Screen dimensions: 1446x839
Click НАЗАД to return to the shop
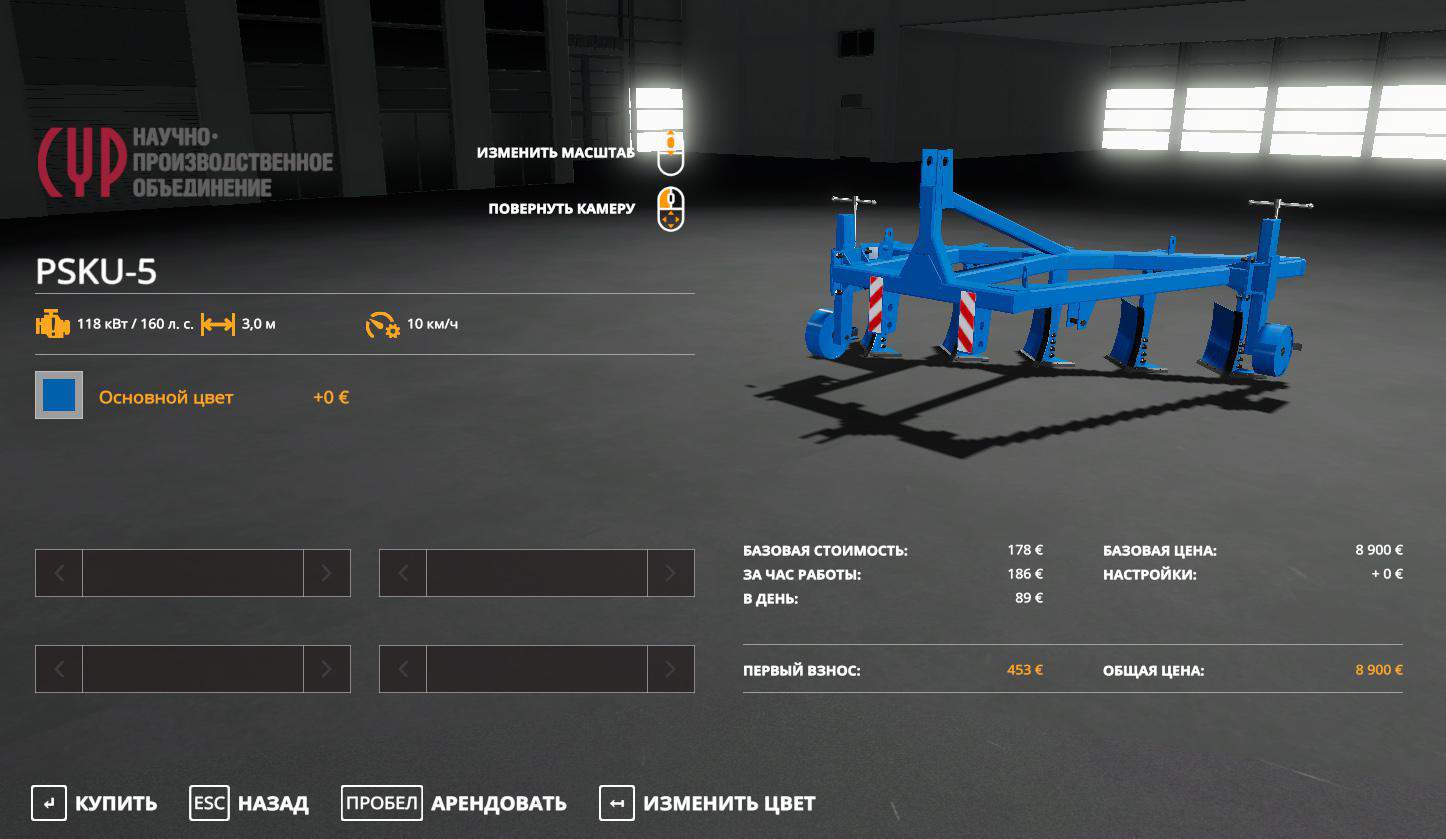coord(272,803)
